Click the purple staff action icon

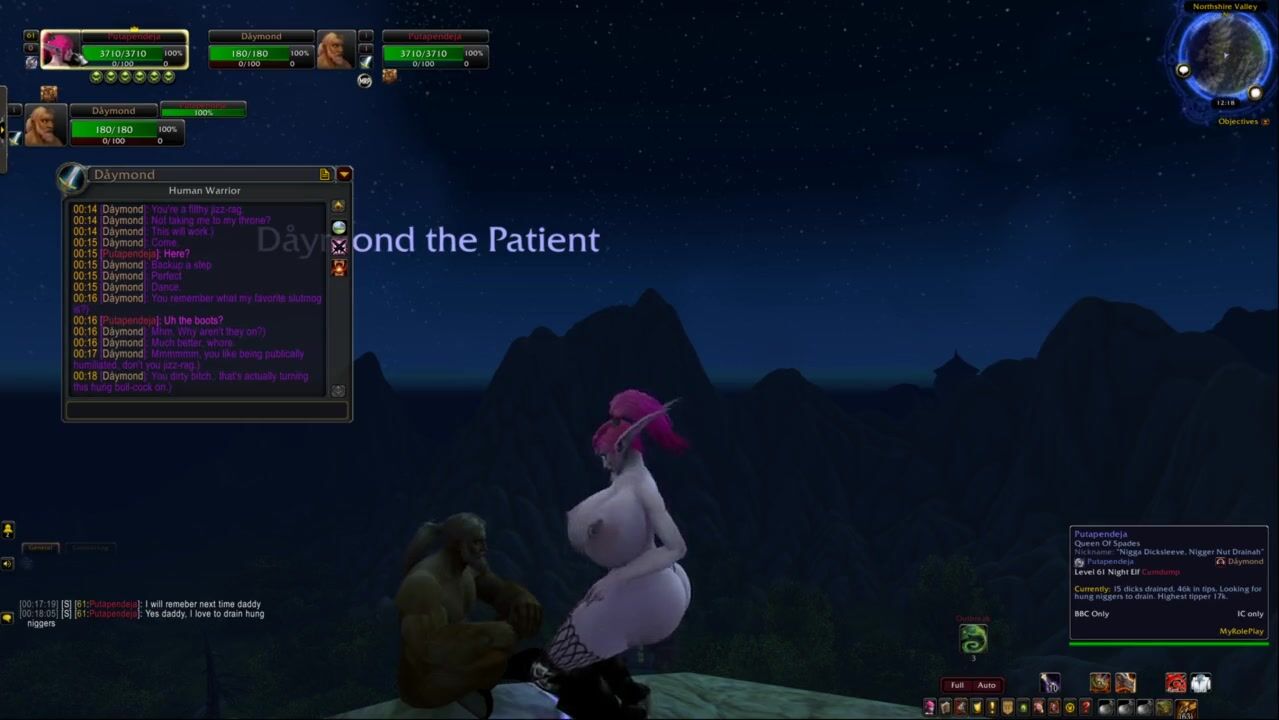point(1049,683)
